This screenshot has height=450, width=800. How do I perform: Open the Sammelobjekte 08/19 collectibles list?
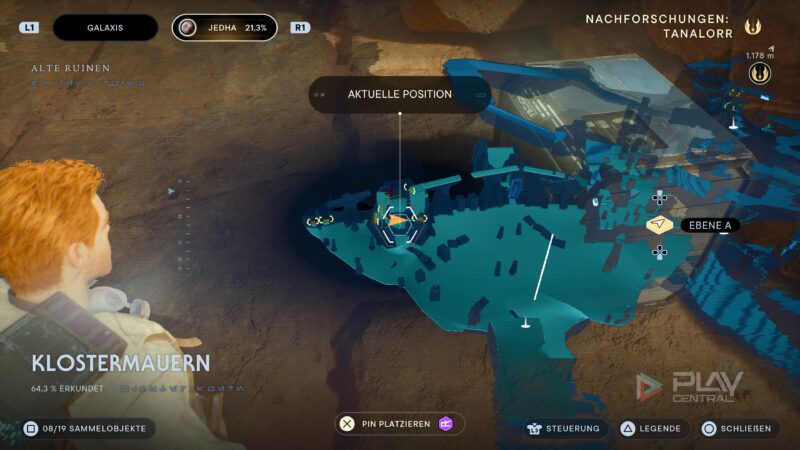tap(87, 428)
